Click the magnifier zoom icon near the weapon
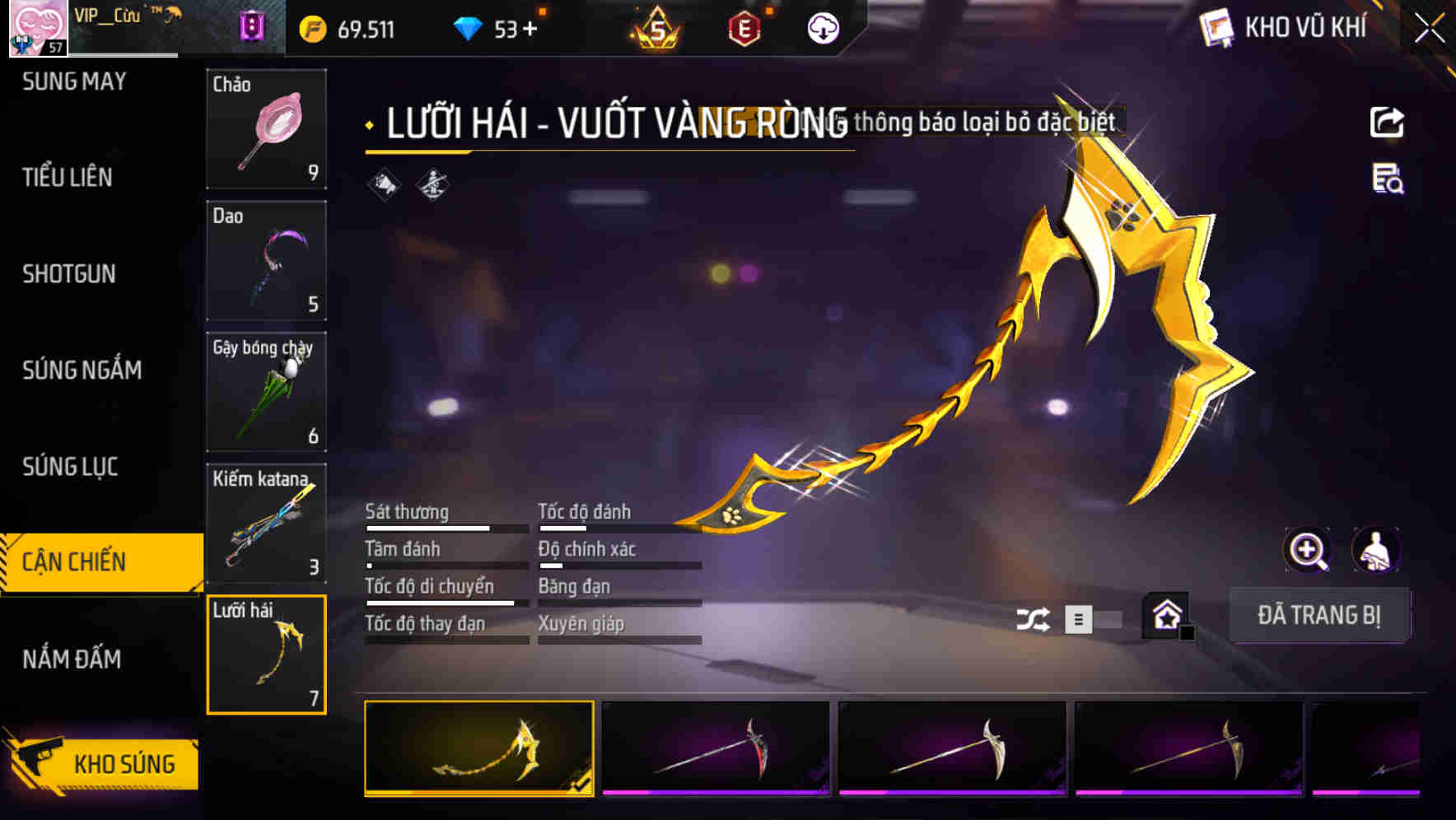 1308,550
